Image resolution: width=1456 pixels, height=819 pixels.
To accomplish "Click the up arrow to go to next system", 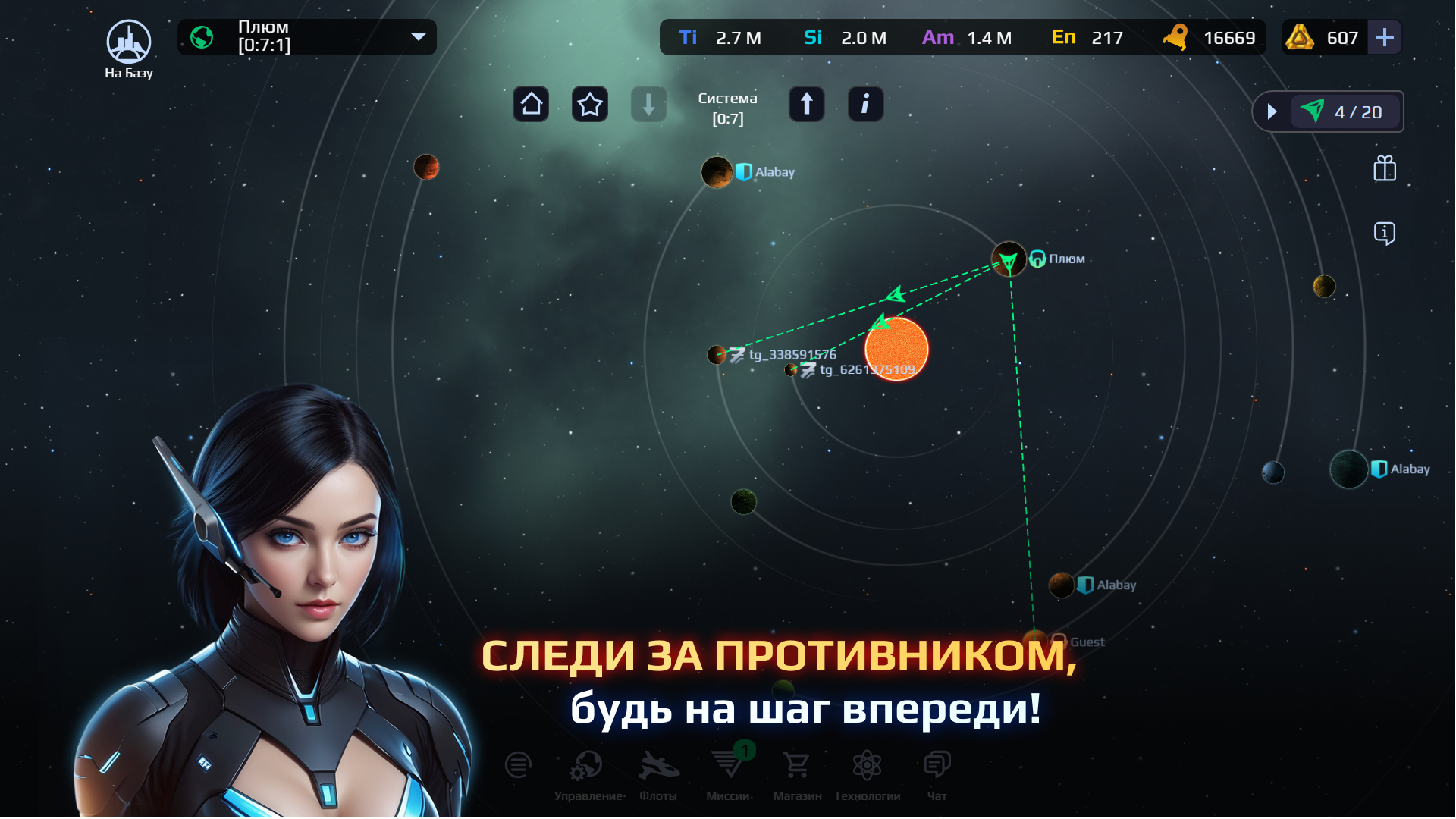I will pos(806,104).
